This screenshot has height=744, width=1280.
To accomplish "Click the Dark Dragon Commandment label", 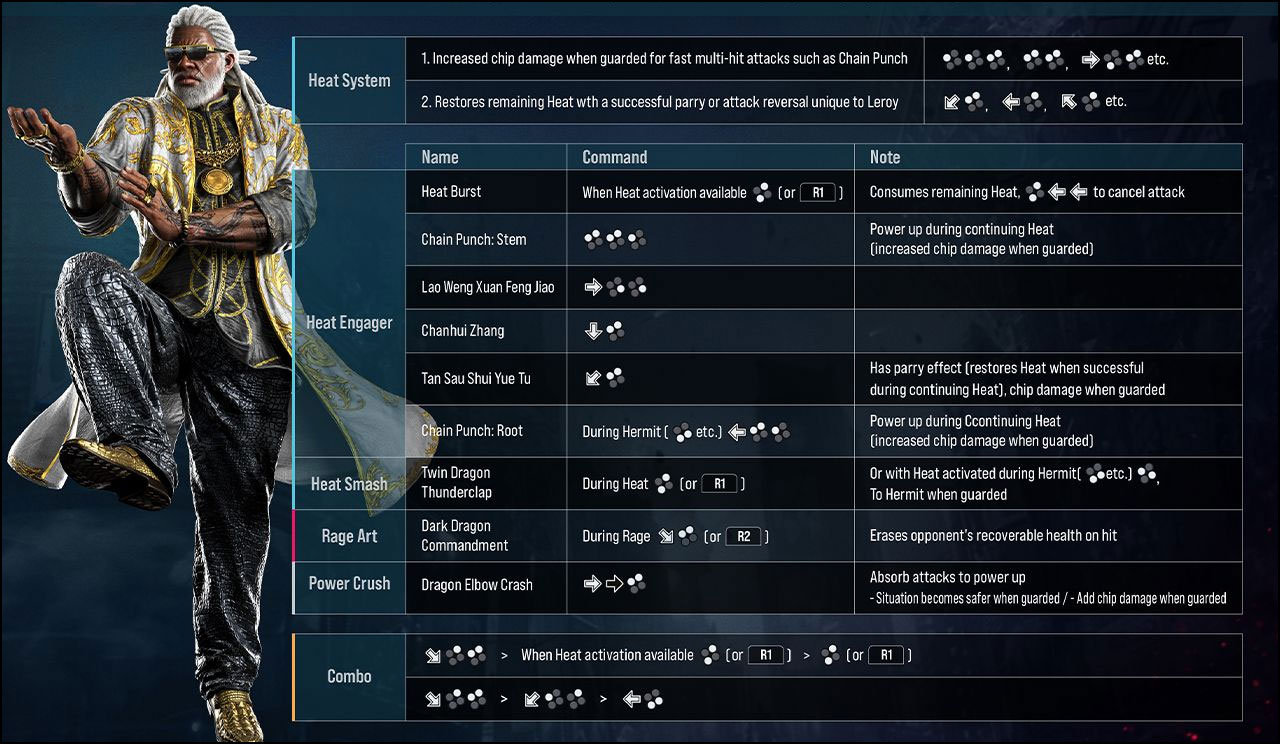I will tap(465, 536).
